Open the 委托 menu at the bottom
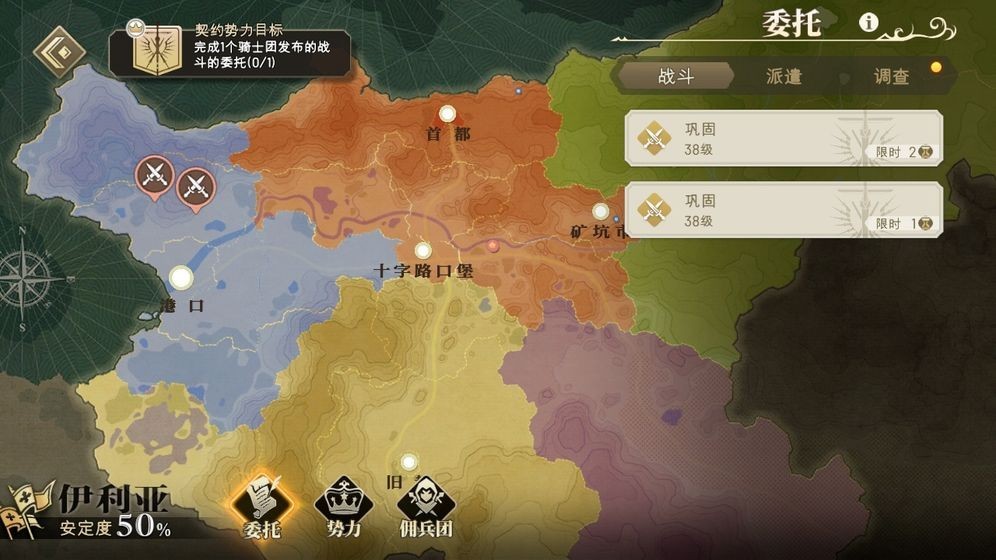996x560 pixels. (262, 506)
